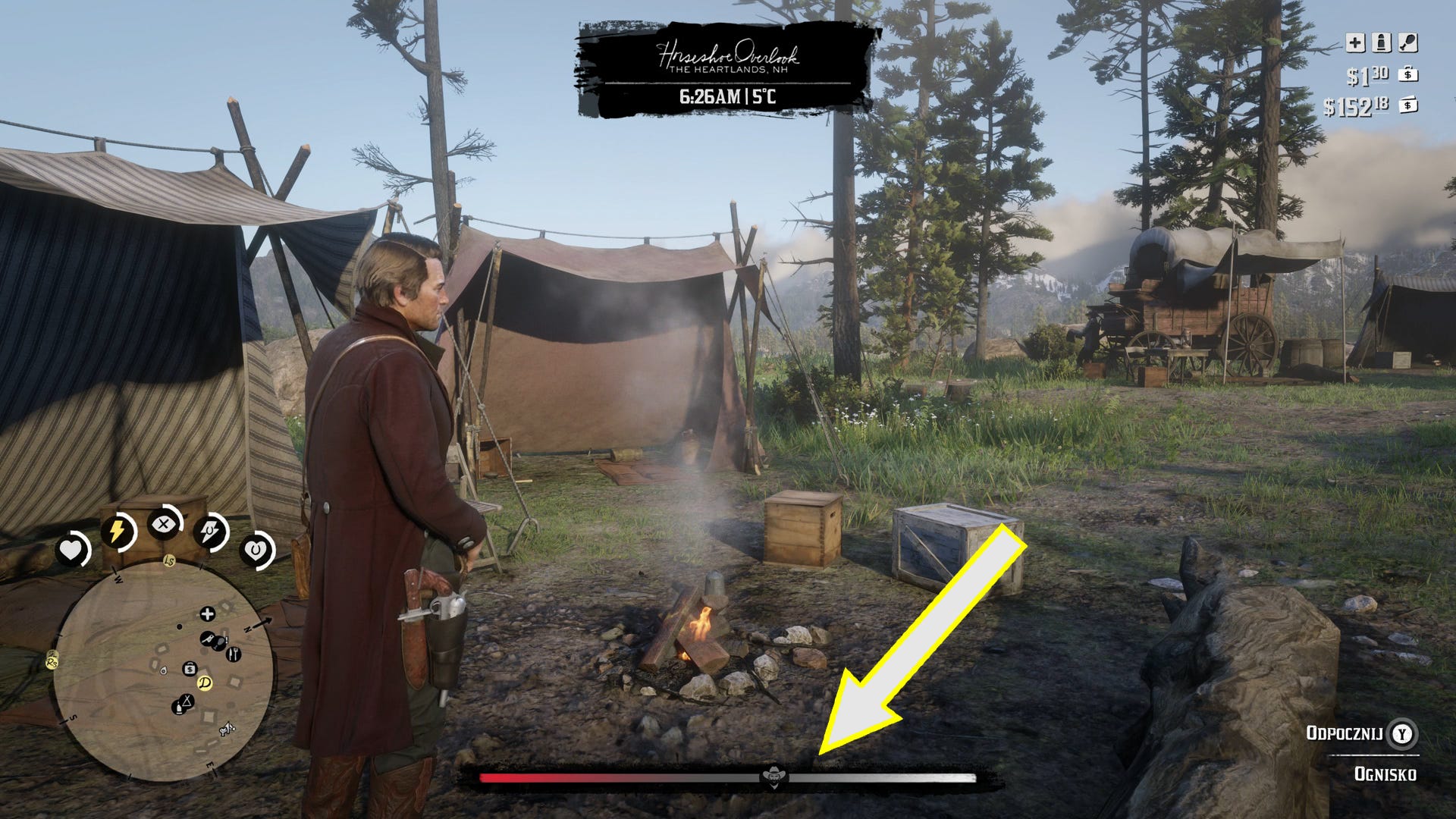The image size is (1456, 819).
Task: Click the lightning bolt stamina core
Action: click(x=116, y=529)
